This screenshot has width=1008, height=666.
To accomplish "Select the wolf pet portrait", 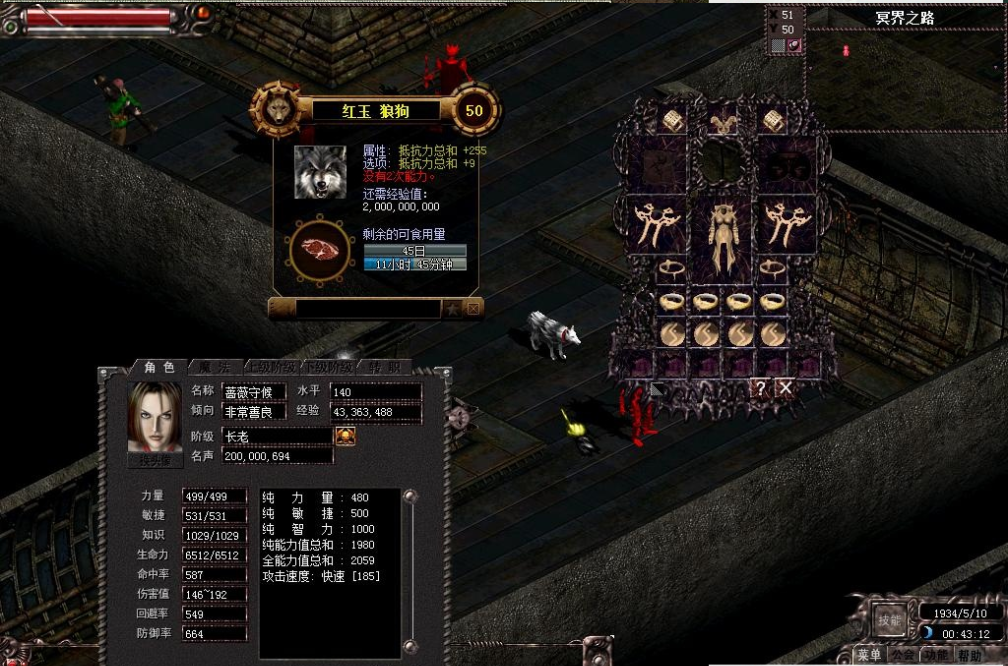I will click(x=320, y=172).
